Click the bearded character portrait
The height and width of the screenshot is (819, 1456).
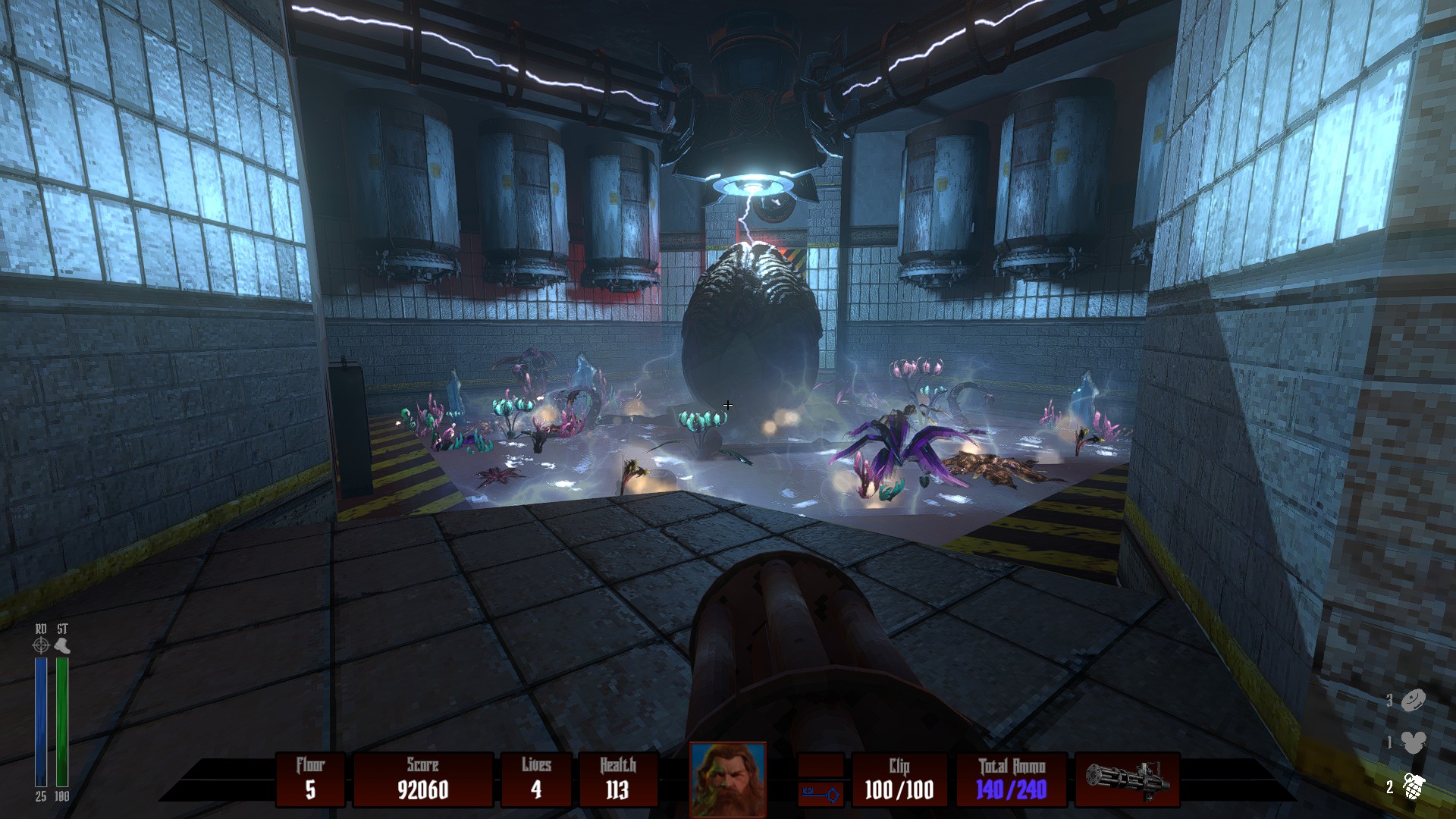point(727,779)
